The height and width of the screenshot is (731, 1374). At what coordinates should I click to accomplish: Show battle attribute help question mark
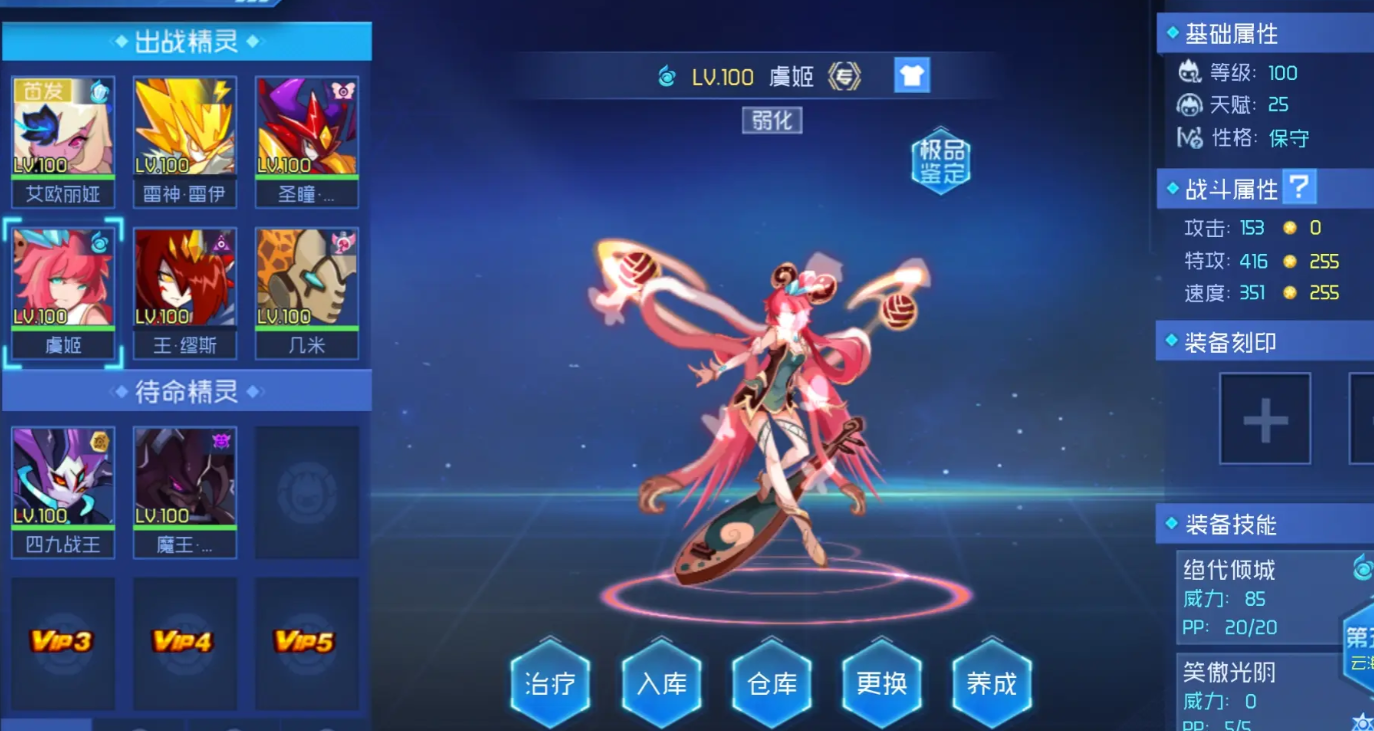coord(1298,188)
